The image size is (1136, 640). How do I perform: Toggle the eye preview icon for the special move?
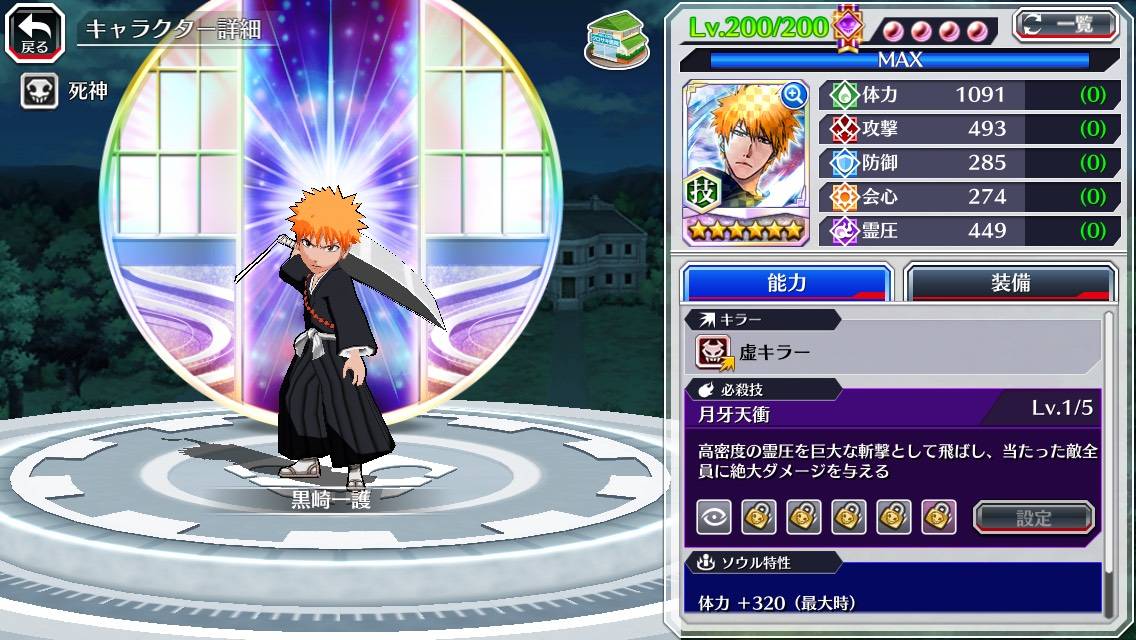(714, 517)
